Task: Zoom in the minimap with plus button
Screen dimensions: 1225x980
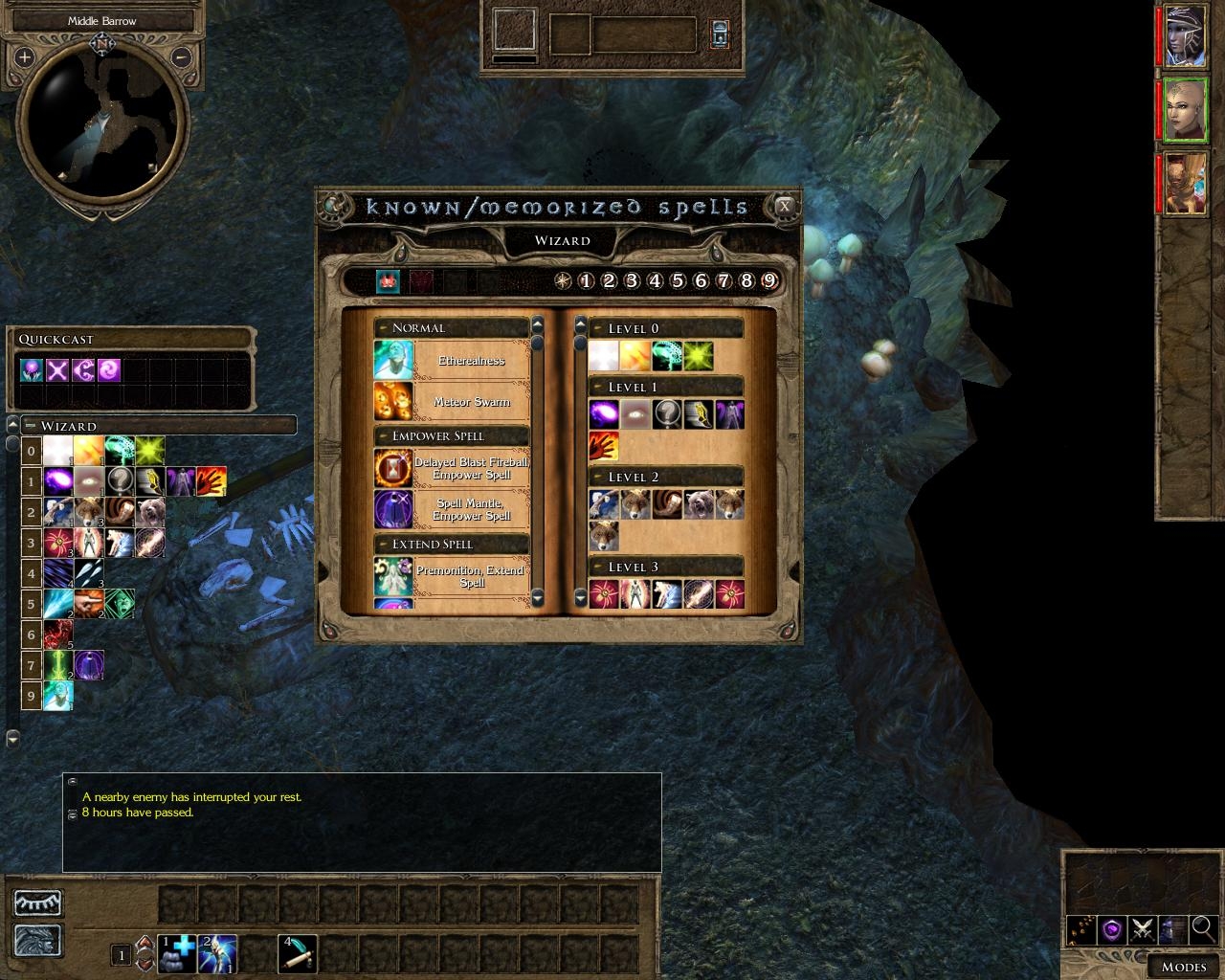Action: click(x=24, y=57)
